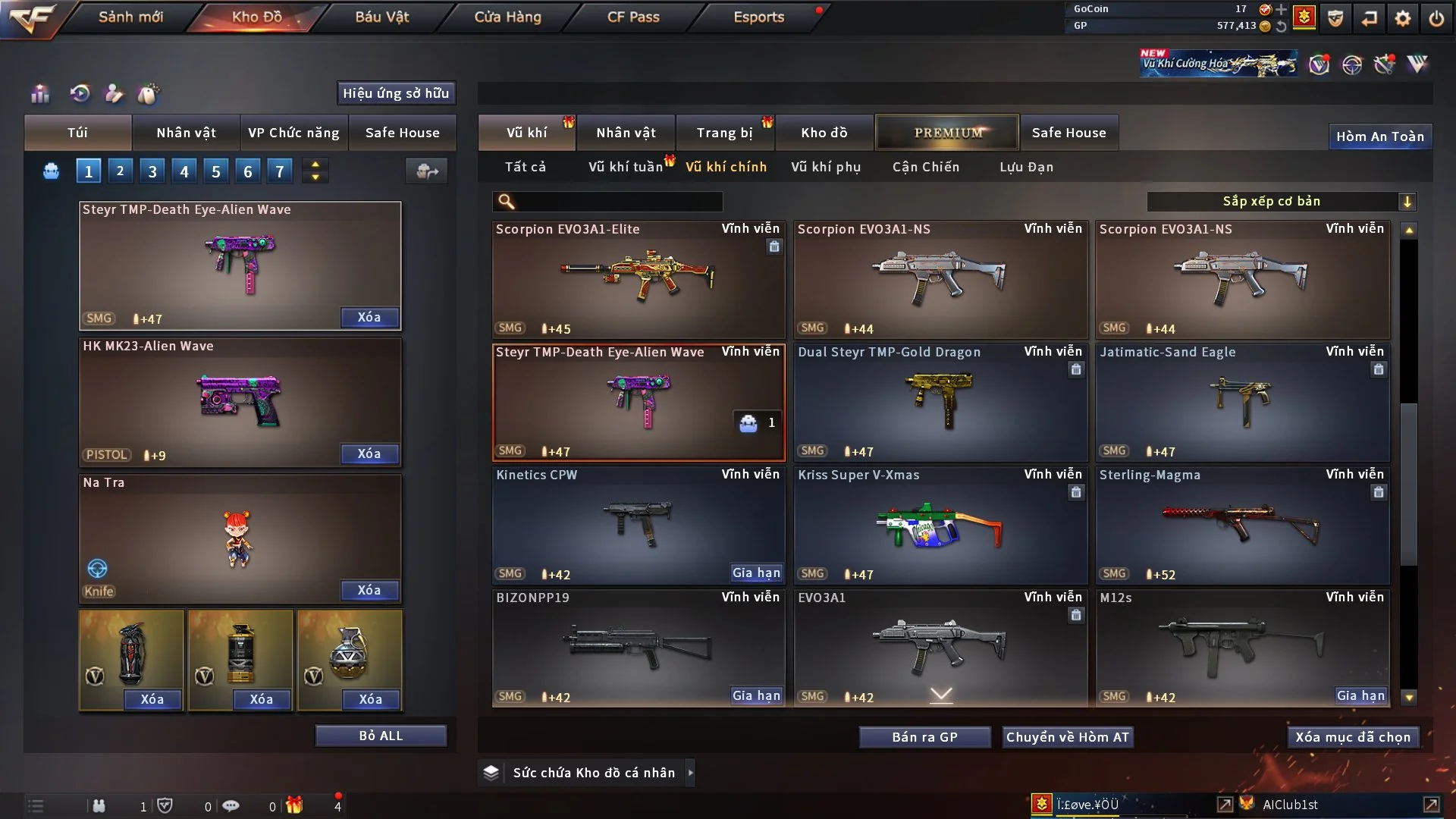Open the CF Pass menu
The width and height of the screenshot is (1456, 819).
633,17
